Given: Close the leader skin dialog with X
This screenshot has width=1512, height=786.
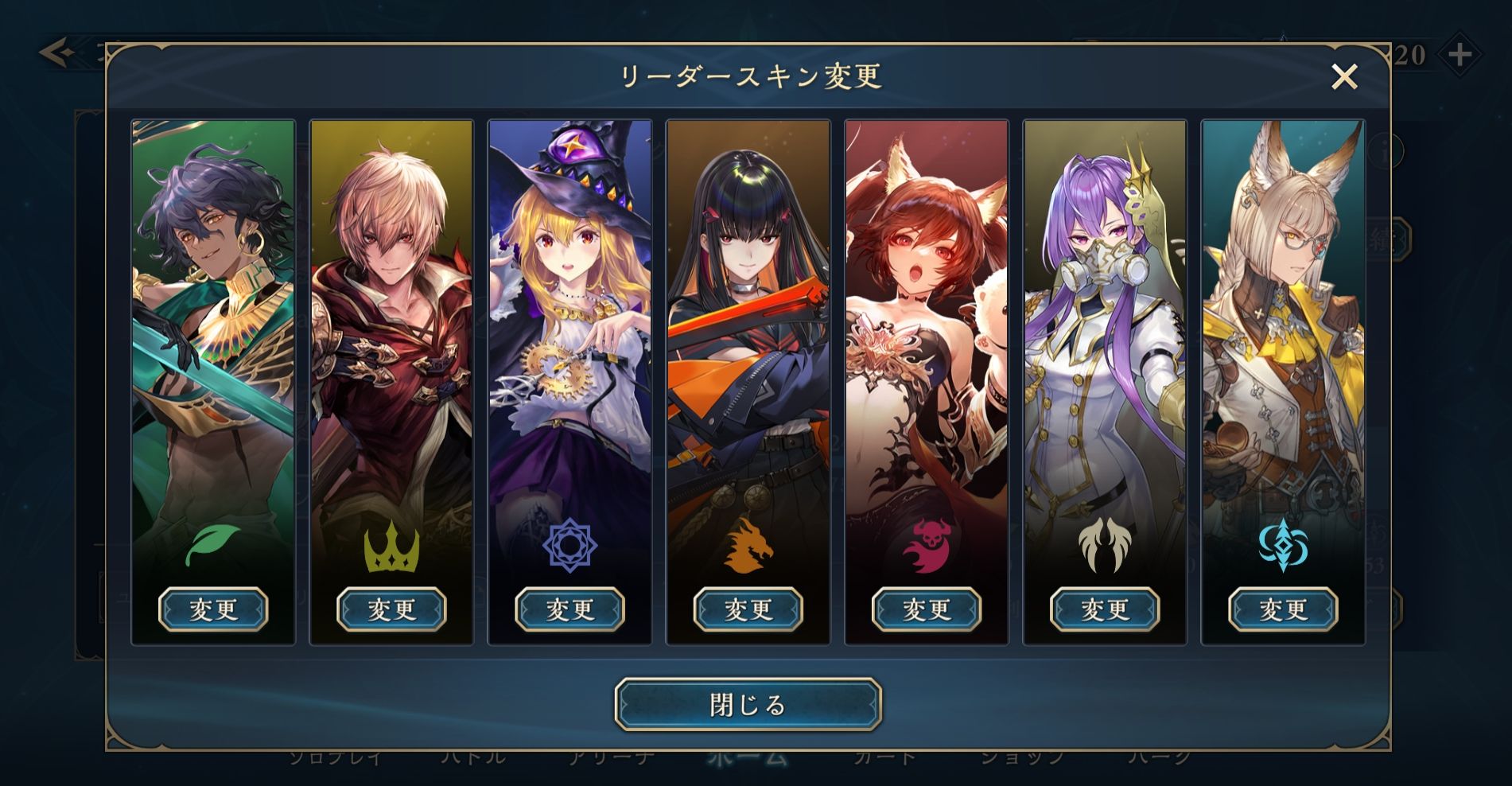Looking at the screenshot, I should pos(1344,77).
